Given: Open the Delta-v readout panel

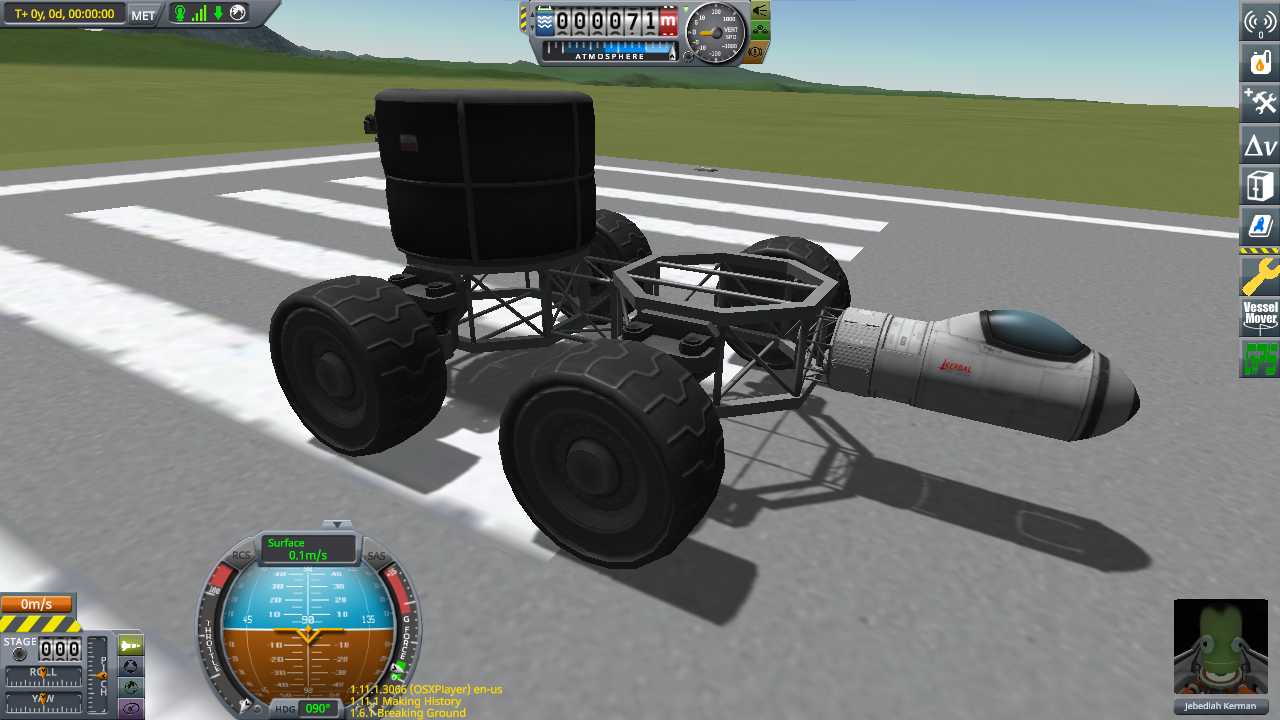Looking at the screenshot, I should [x=1258, y=144].
